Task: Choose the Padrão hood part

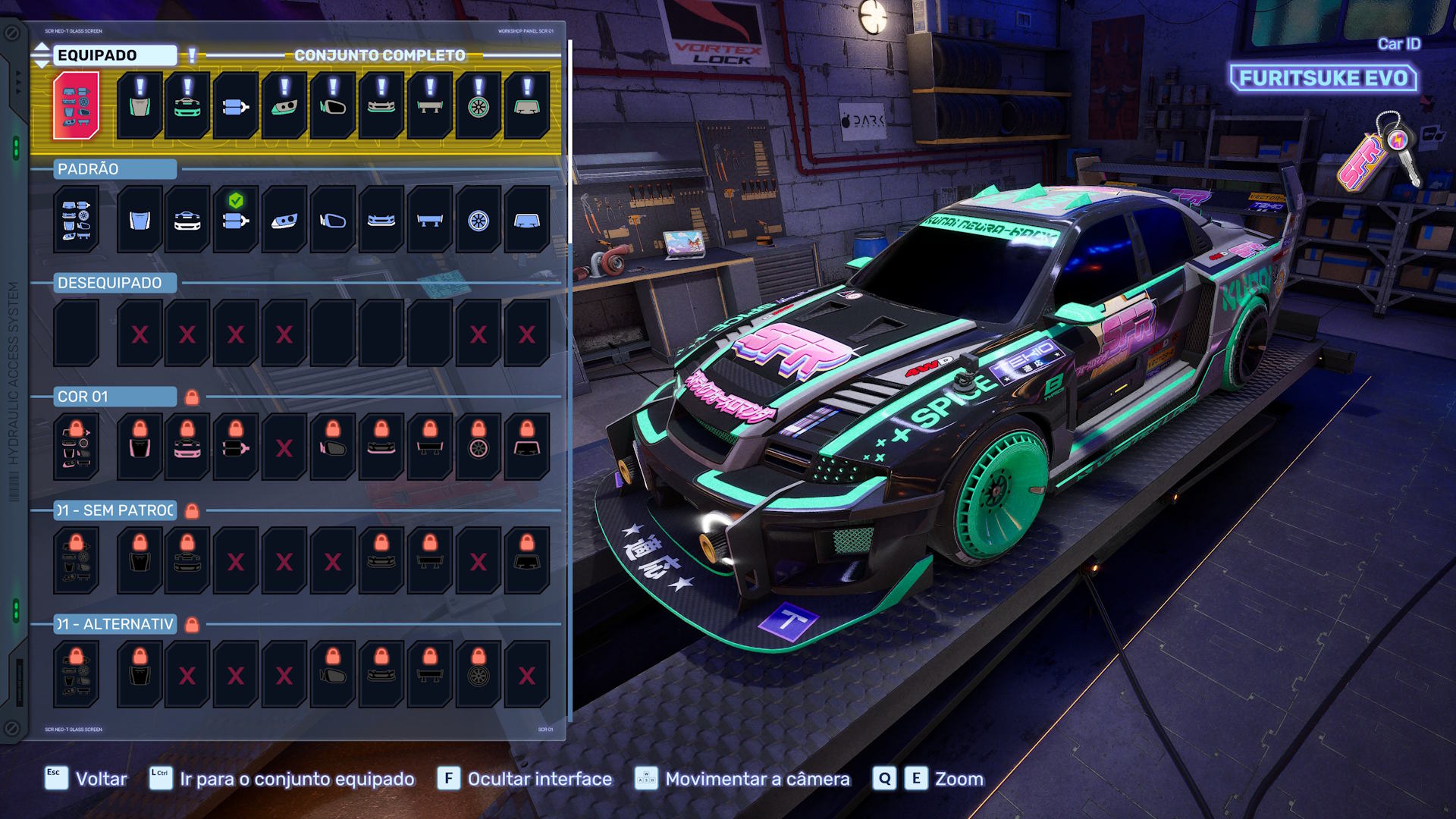Action: tap(140, 219)
